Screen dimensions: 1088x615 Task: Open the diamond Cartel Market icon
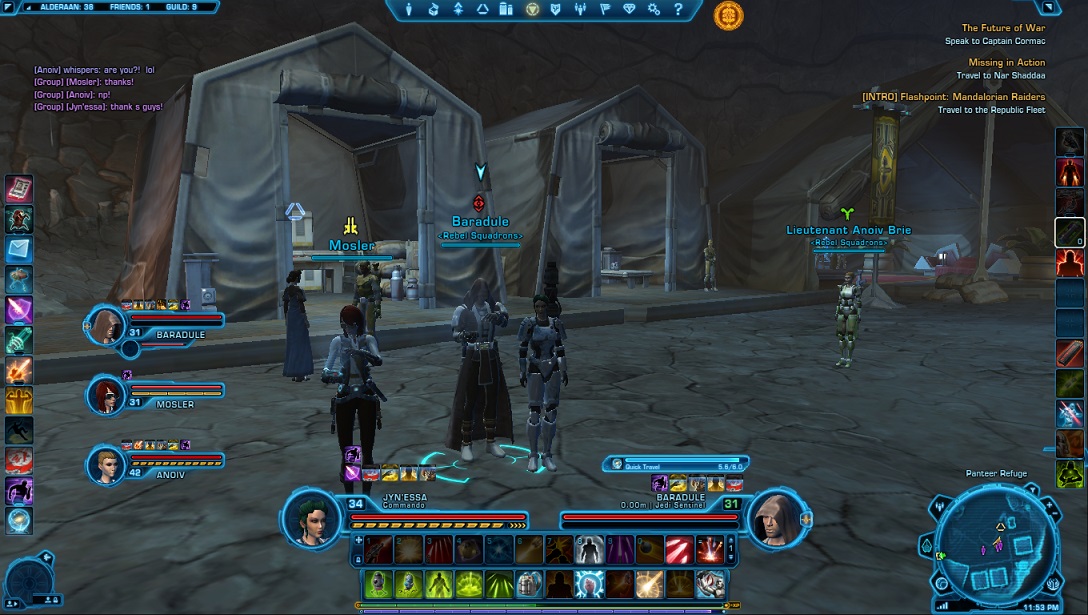point(629,10)
